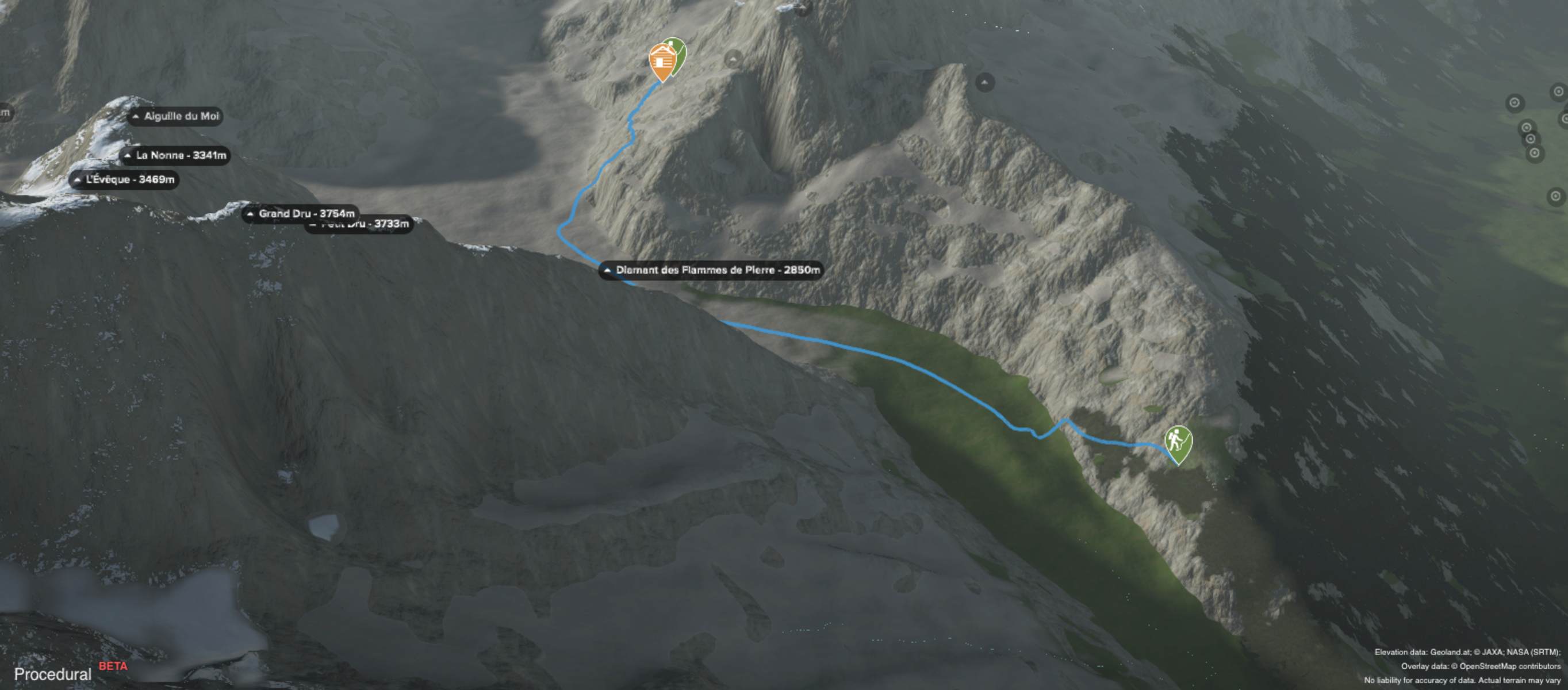Open the Grand Dru 3754m peak label
Image resolution: width=1568 pixels, height=690 pixels.
[x=300, y=213]
